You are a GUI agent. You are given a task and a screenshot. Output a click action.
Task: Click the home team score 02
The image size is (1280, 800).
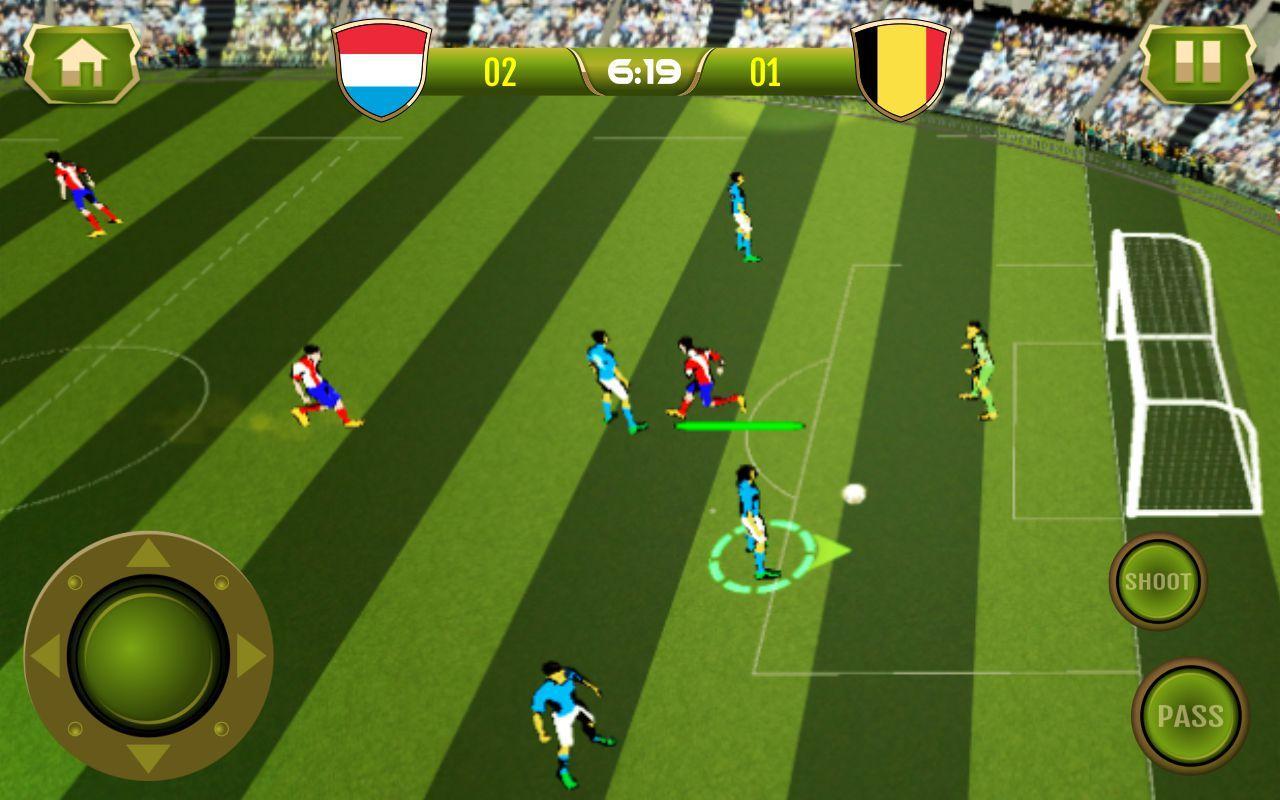pos(504,72)
